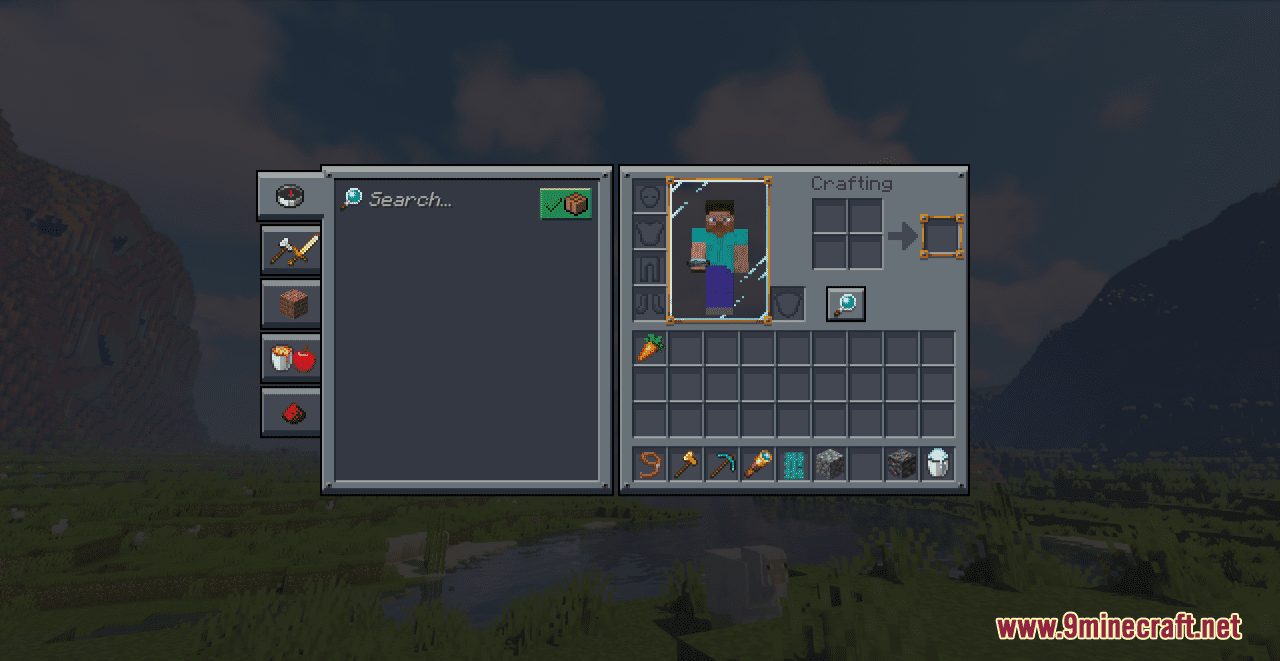Viewport: 1280px width, 661px height.
Task: Select the lead in the hotbar
Action: (x=650, y=464)
